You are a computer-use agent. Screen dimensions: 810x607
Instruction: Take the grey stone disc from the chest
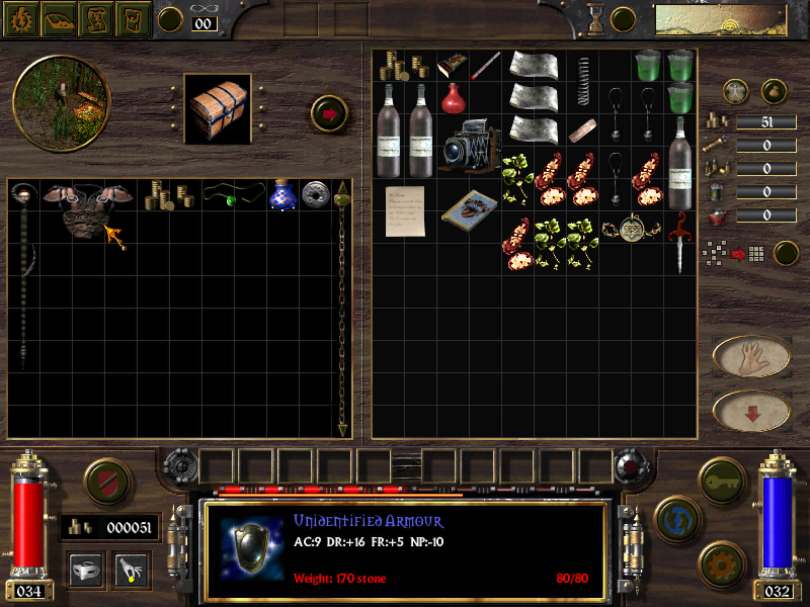316,194
